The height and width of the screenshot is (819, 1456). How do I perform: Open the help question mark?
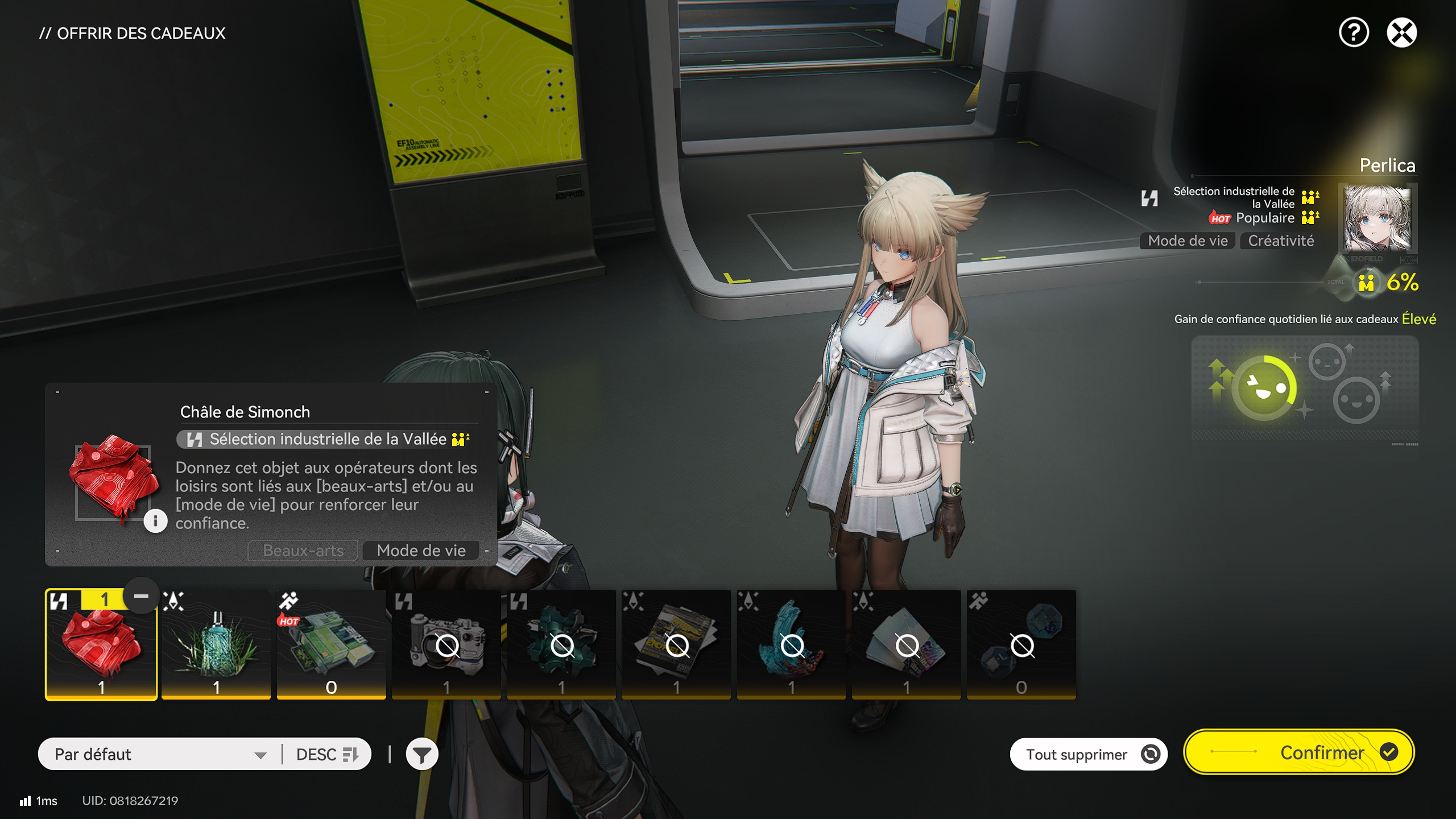(1354, 32)
